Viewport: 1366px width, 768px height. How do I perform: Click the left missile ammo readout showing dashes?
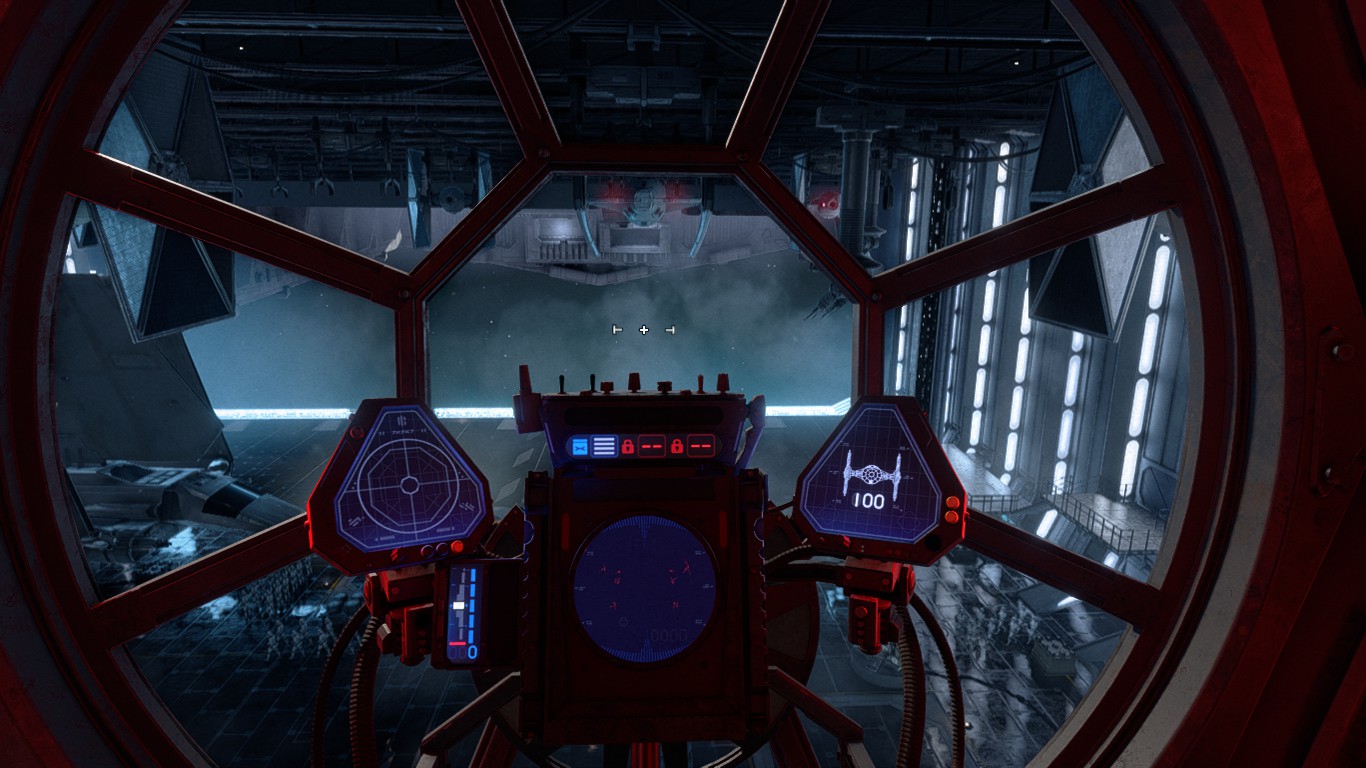click(651, 445)
